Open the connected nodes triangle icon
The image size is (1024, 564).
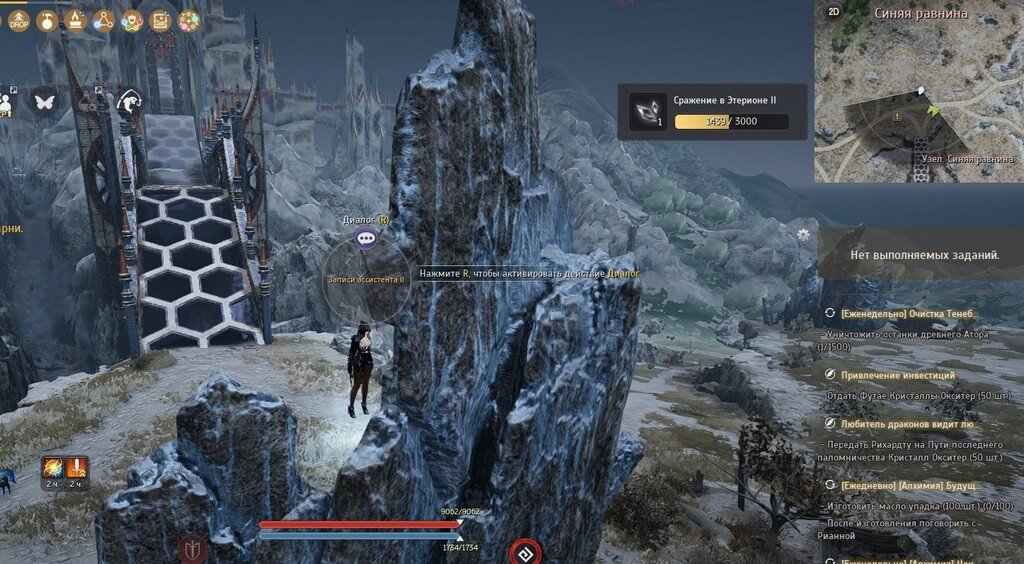103,20
